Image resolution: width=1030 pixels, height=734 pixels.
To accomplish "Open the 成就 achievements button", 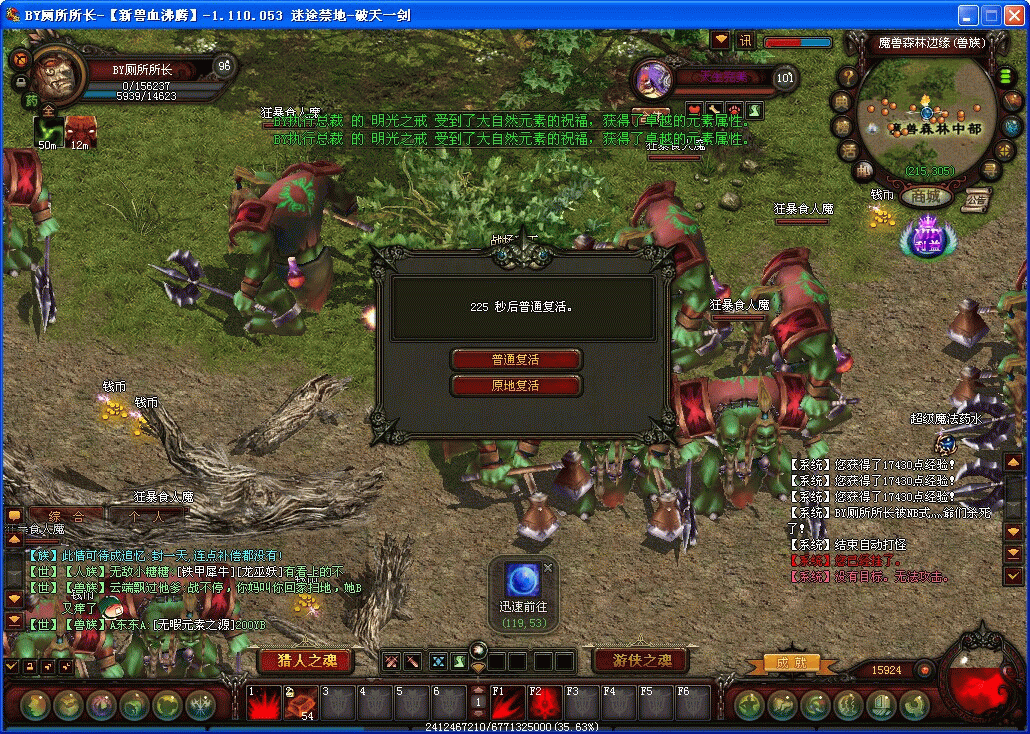I will 791,663.
